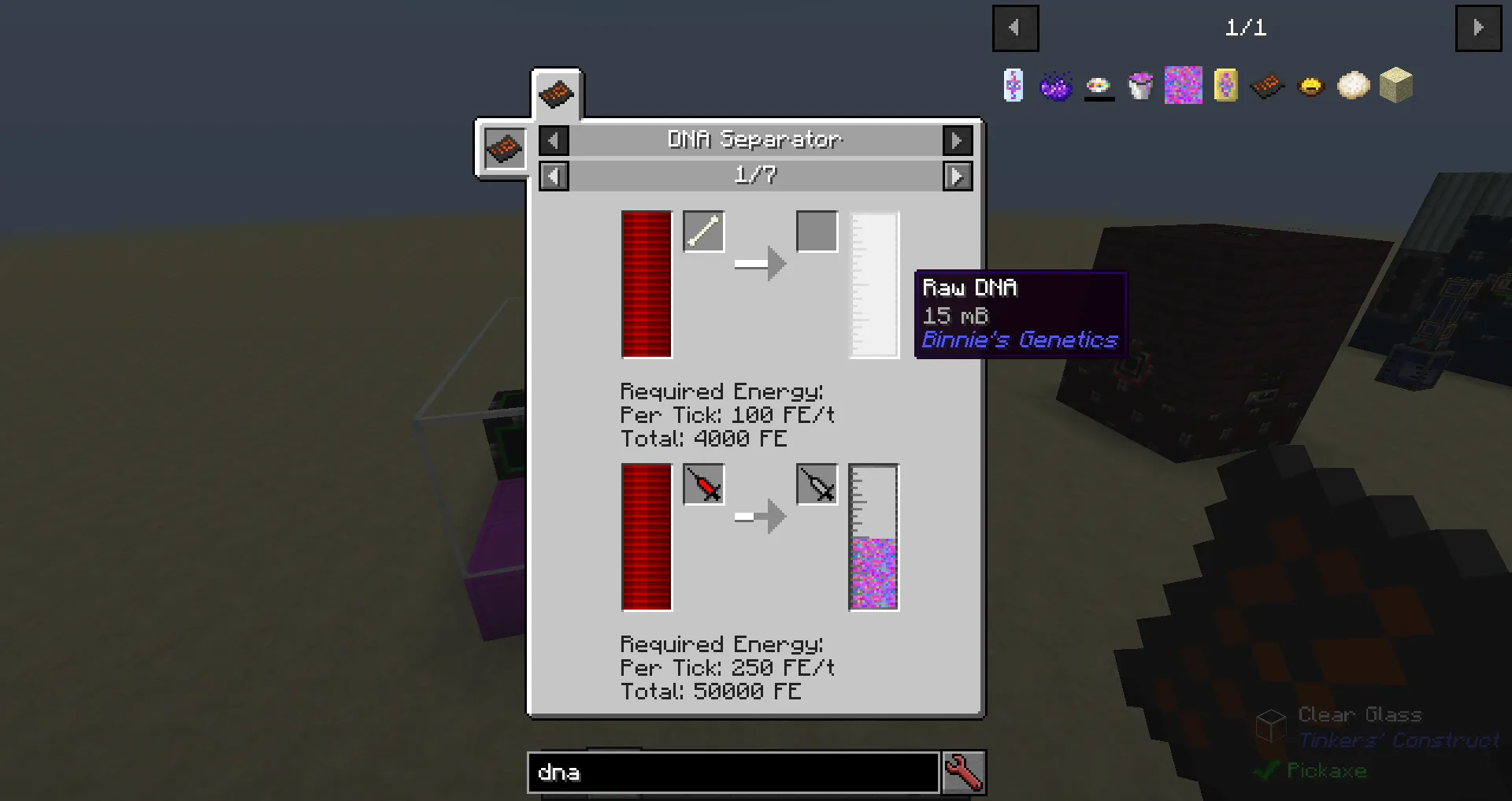Image resolution: width=1512 pixels, height=801 pixels.
Task: Click the bone input slot in the first recipe
Action: (x=703, y=231)
